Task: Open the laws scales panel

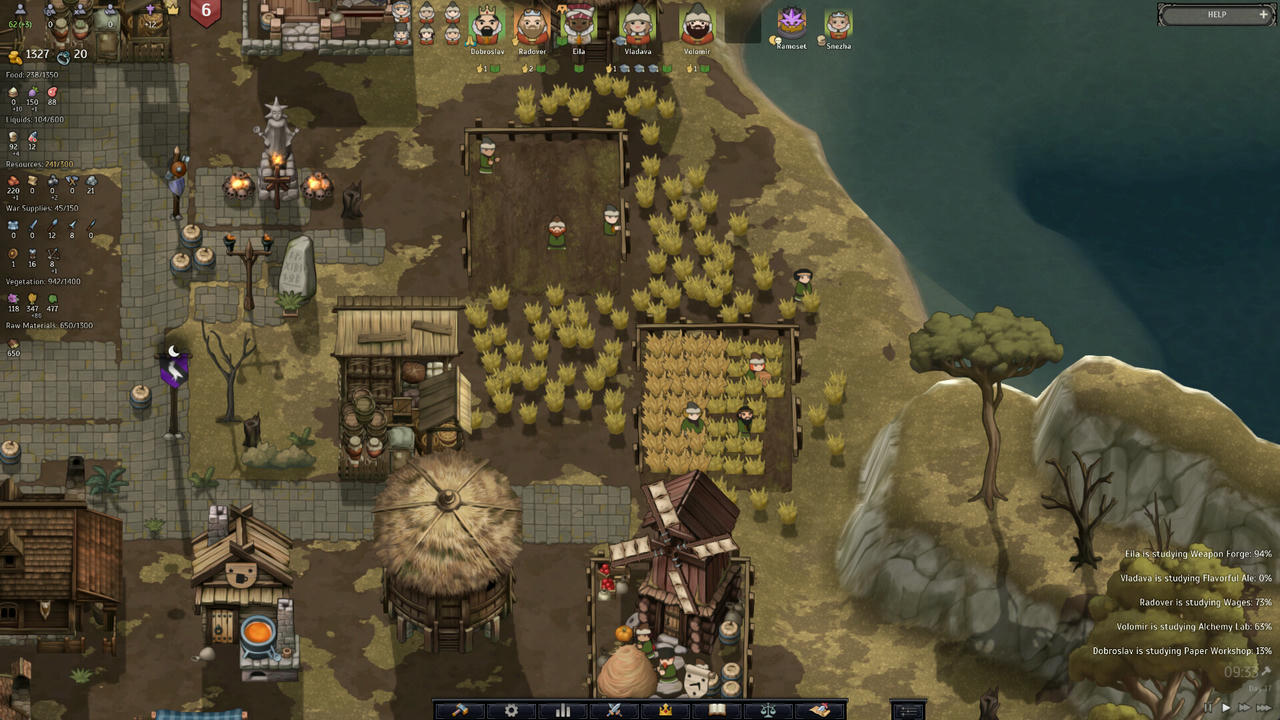Action: click(x=768, y=710)
